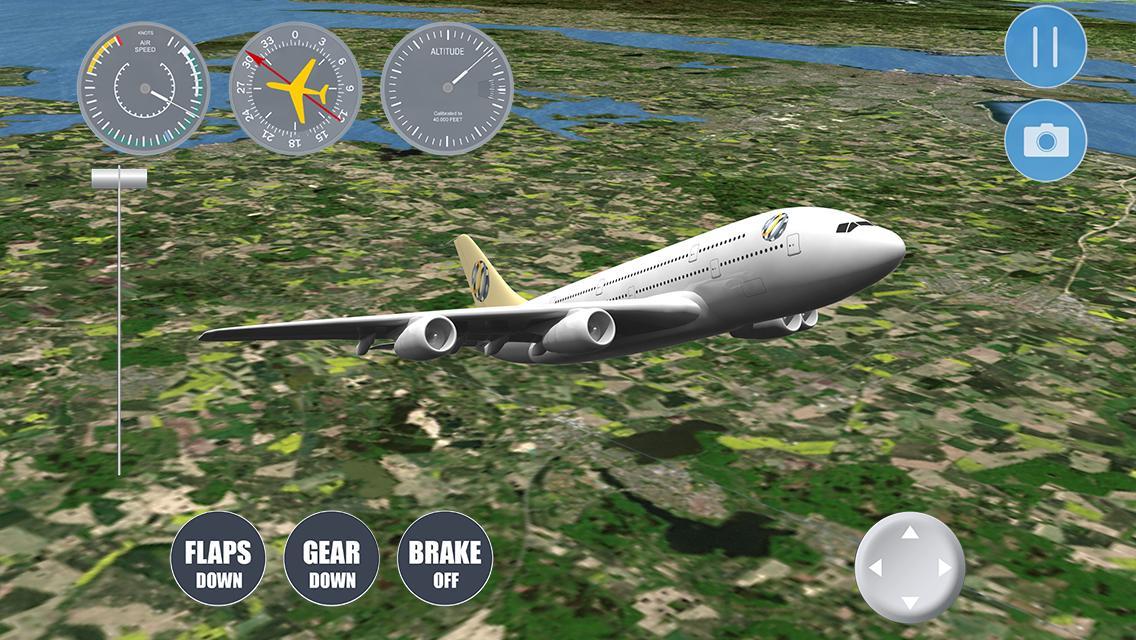Tap the right arrow on the directional pad

pyautogui.click(x=944, y=568)
